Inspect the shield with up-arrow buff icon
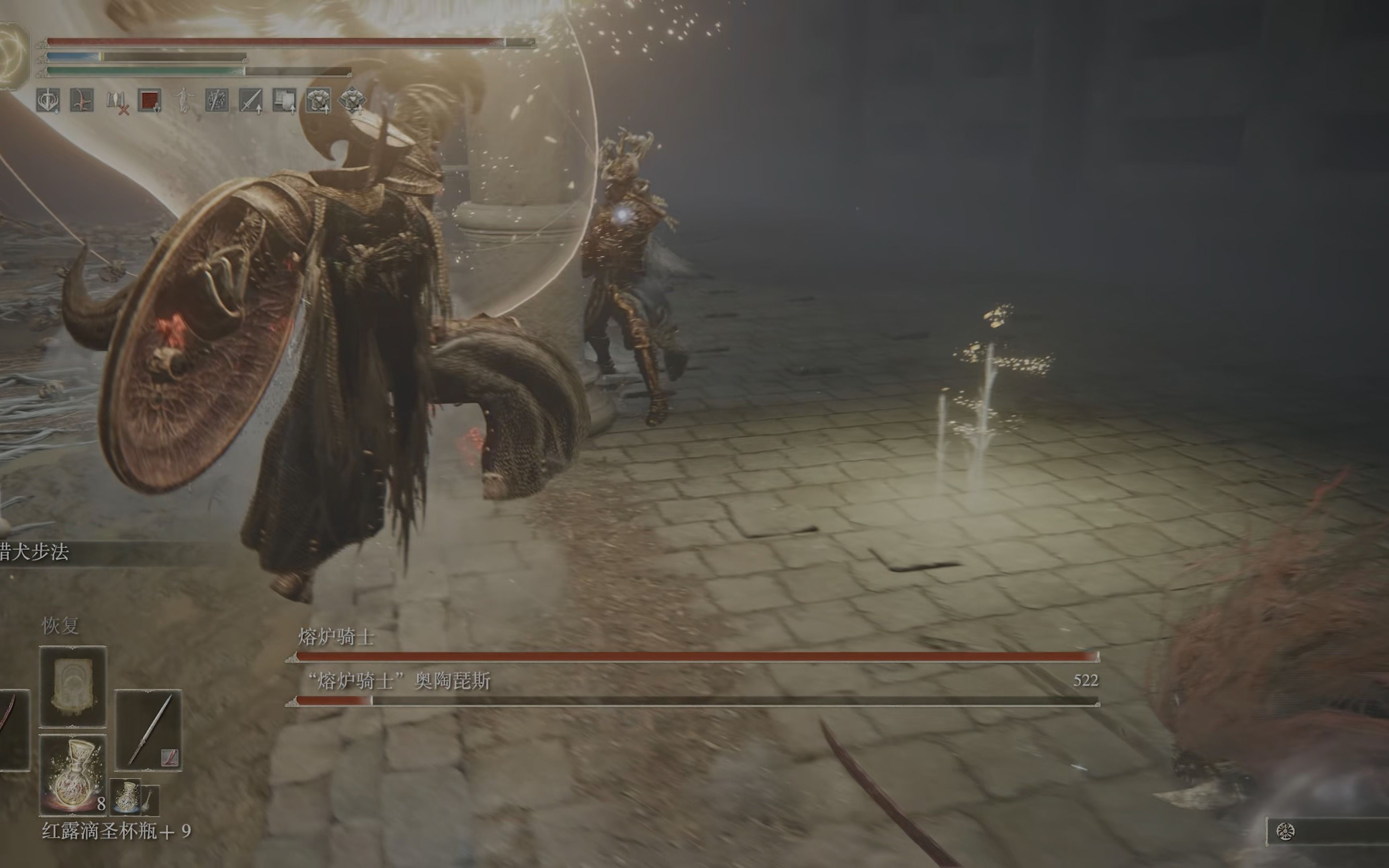Viewport: 1389px width, 868px height. (x=285, y=101)
